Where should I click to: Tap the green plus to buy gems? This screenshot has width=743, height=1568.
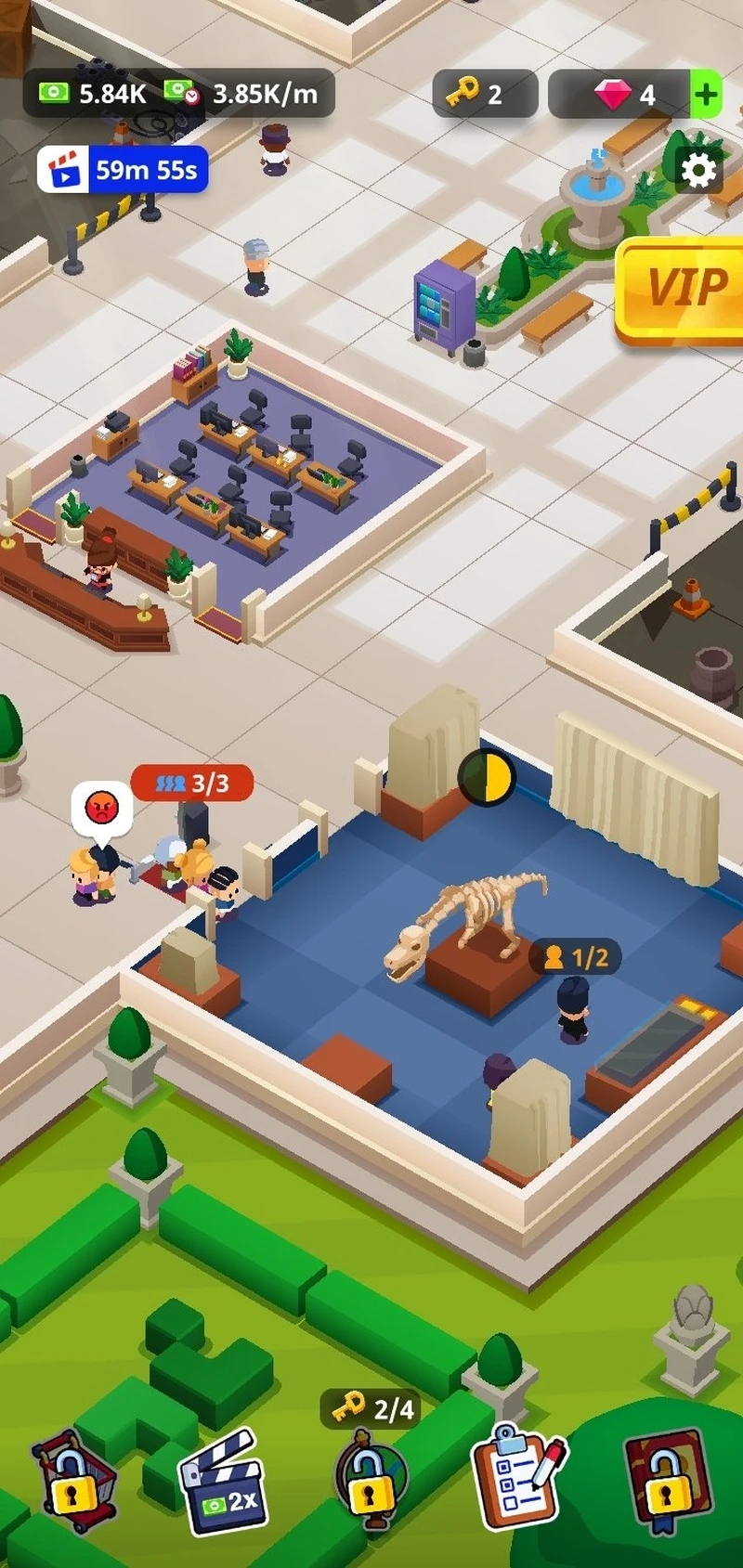[x=706, y=94]
